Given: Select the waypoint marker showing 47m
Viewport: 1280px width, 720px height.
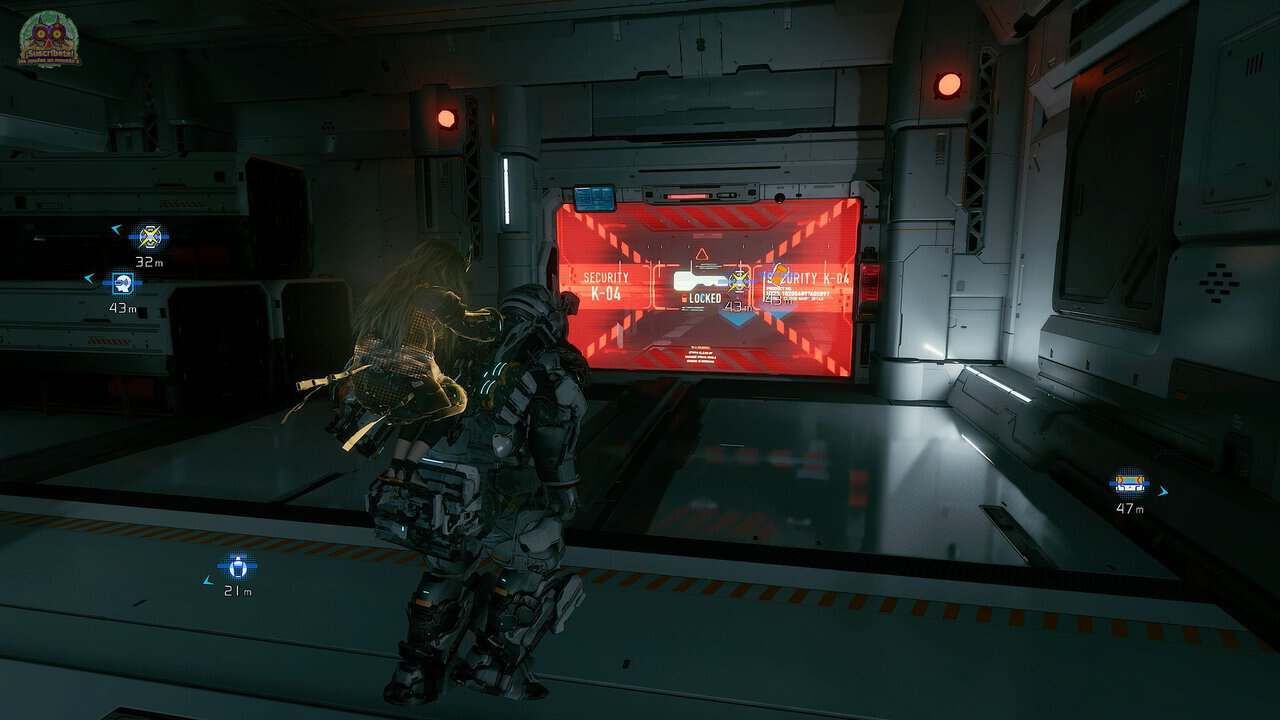Looking at the screenshot, I should [1129, 484].
